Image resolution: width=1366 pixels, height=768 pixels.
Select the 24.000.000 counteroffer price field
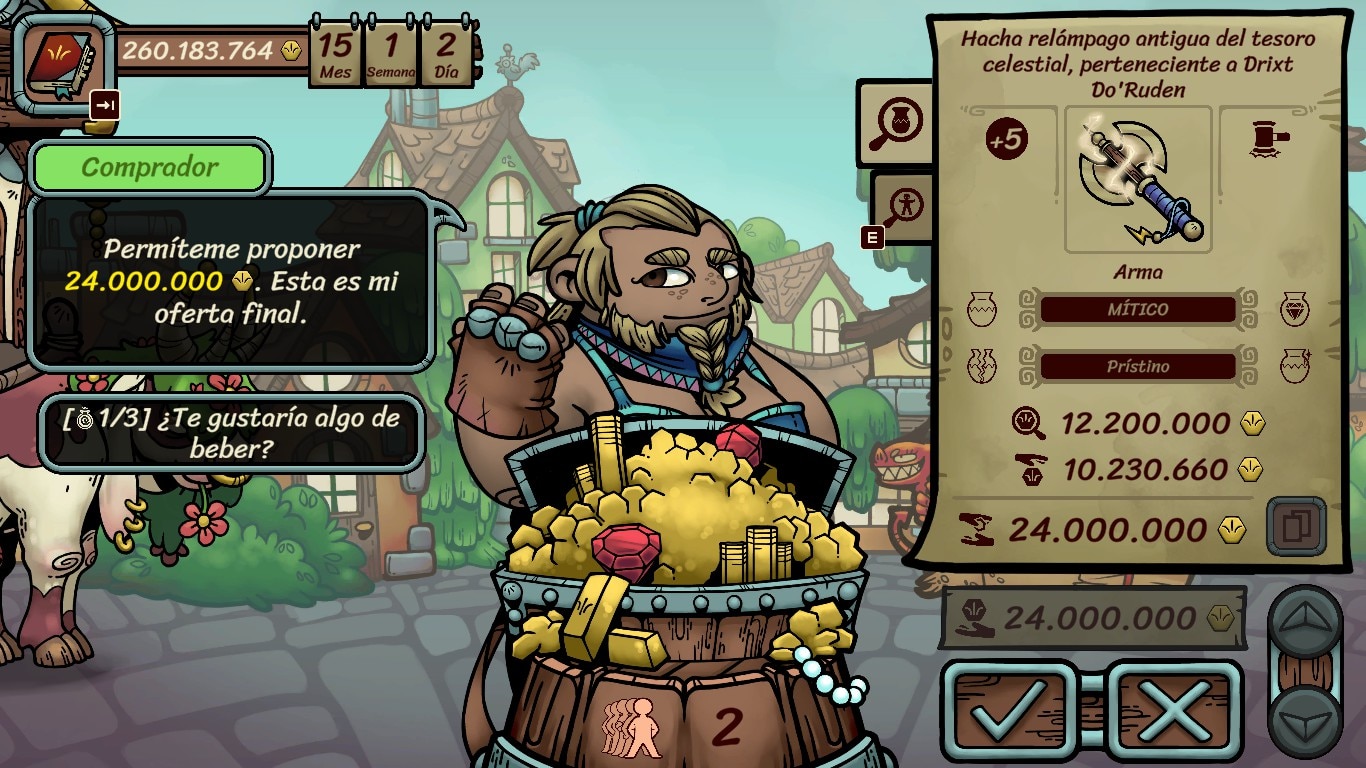[x=1093, y=618]
